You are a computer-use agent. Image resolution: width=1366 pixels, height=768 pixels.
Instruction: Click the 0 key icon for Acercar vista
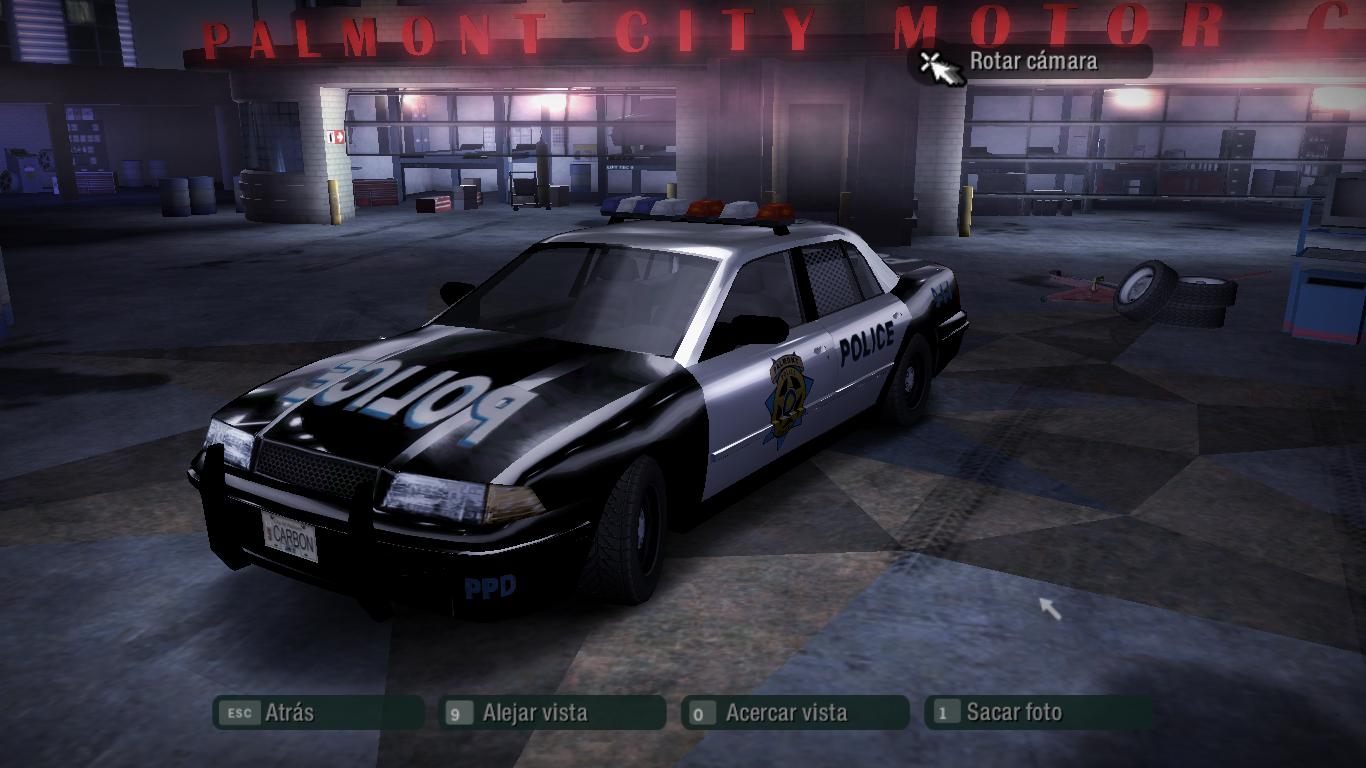pos(699,713)
